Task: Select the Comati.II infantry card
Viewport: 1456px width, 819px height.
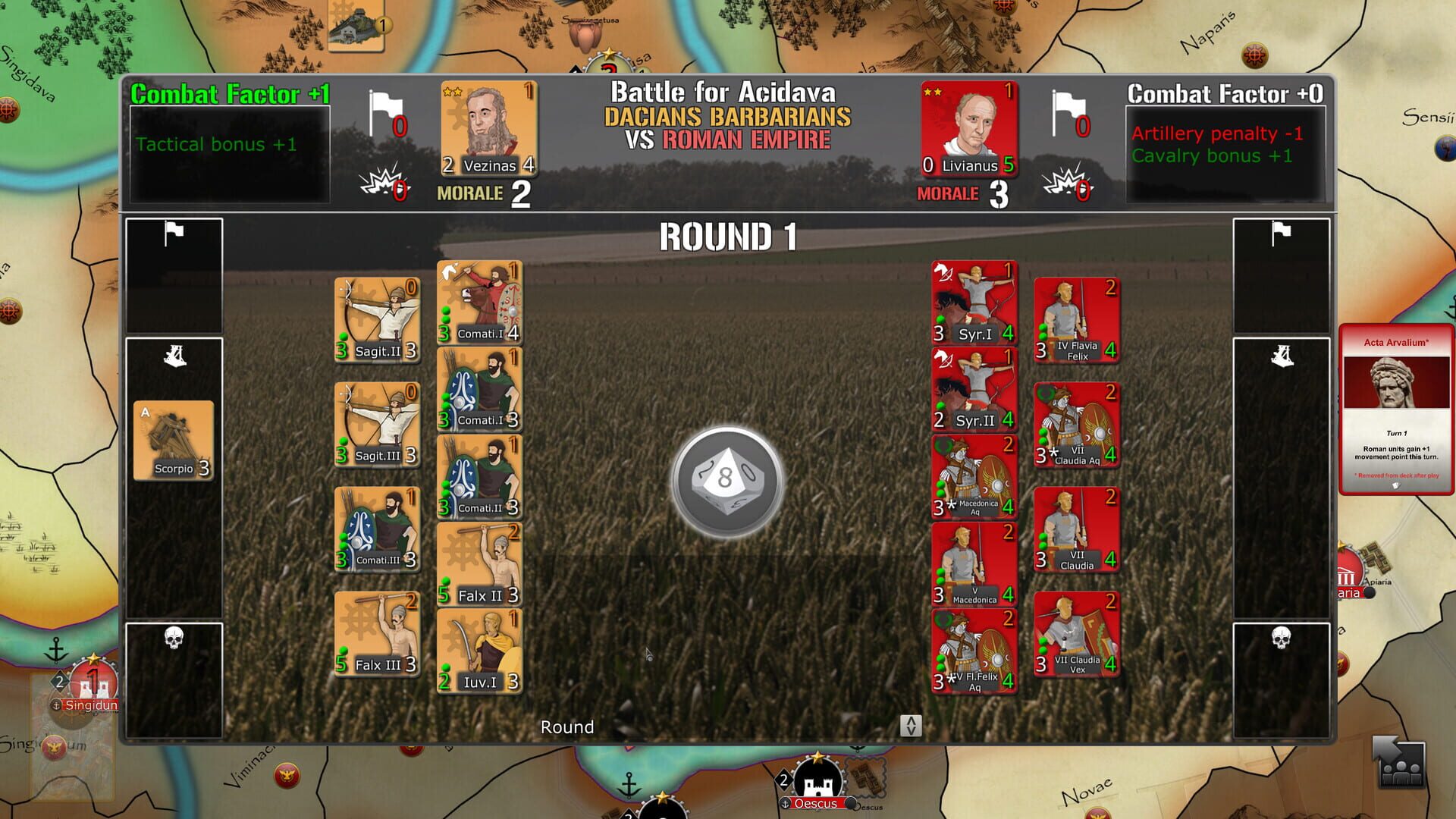Action: point(480,478)
